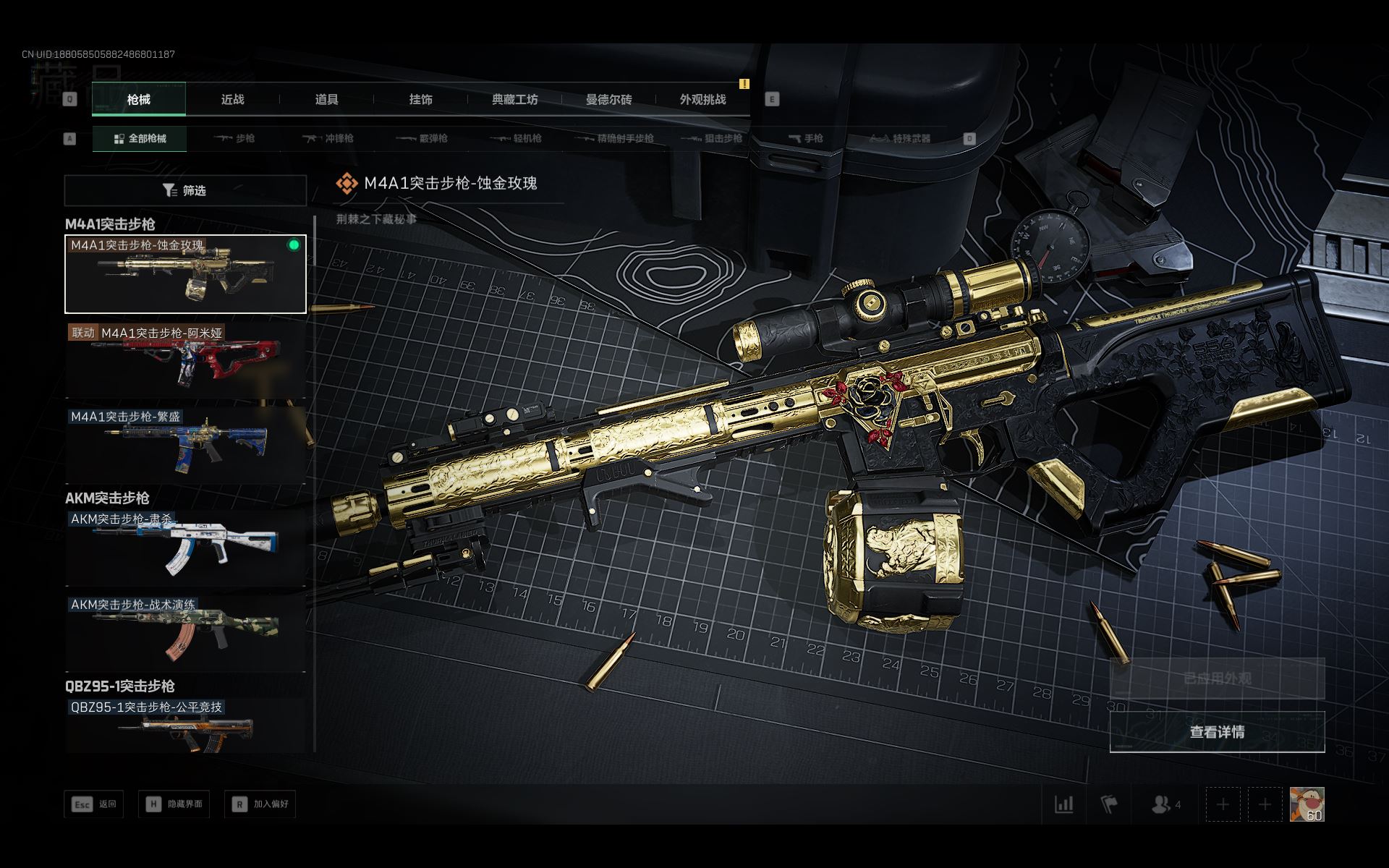The width and height of the screenshot is (1389, 868).
Task: Choose the QBZ95-1 公平竞技 skin
Action: point(185,726)
